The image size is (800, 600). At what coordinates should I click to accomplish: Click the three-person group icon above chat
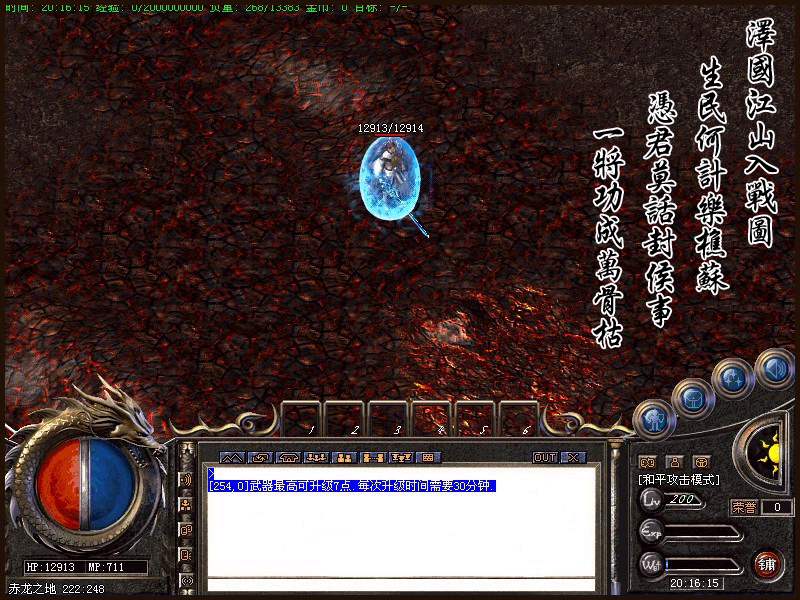click(x=316, y=457)
